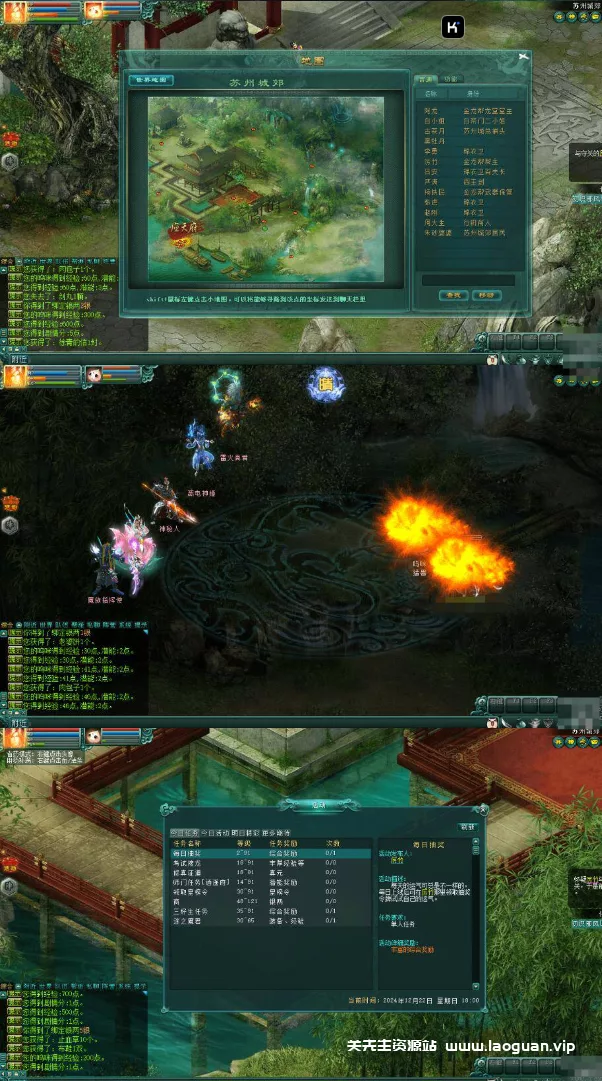Switch to the 今日活动 tab
The width and height of the screenshot is (602, 1081).
[214, 832]
